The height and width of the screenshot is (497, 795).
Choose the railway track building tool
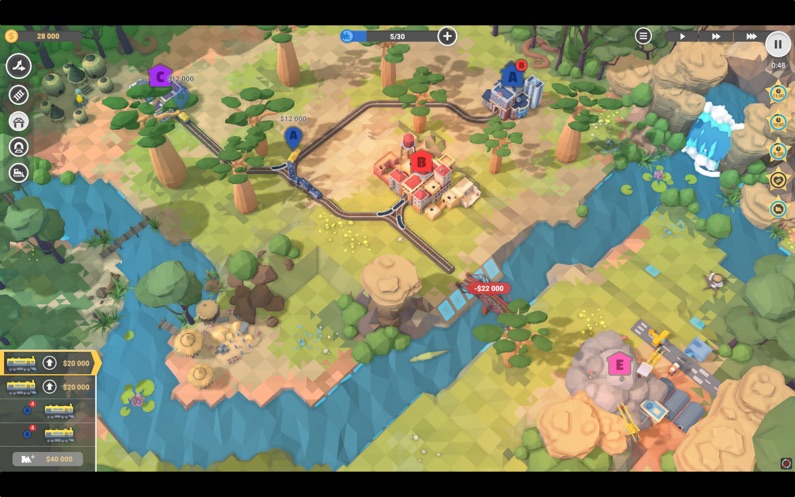pos(18,95)
